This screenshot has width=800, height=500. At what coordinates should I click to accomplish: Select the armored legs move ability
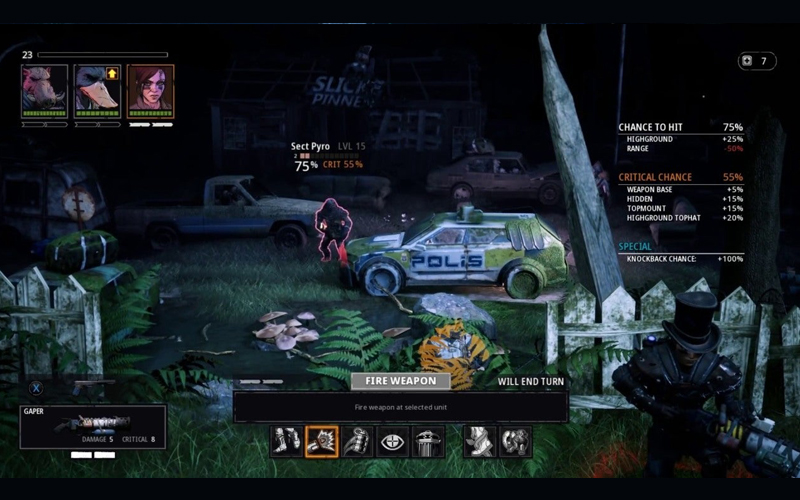(286, 441)
